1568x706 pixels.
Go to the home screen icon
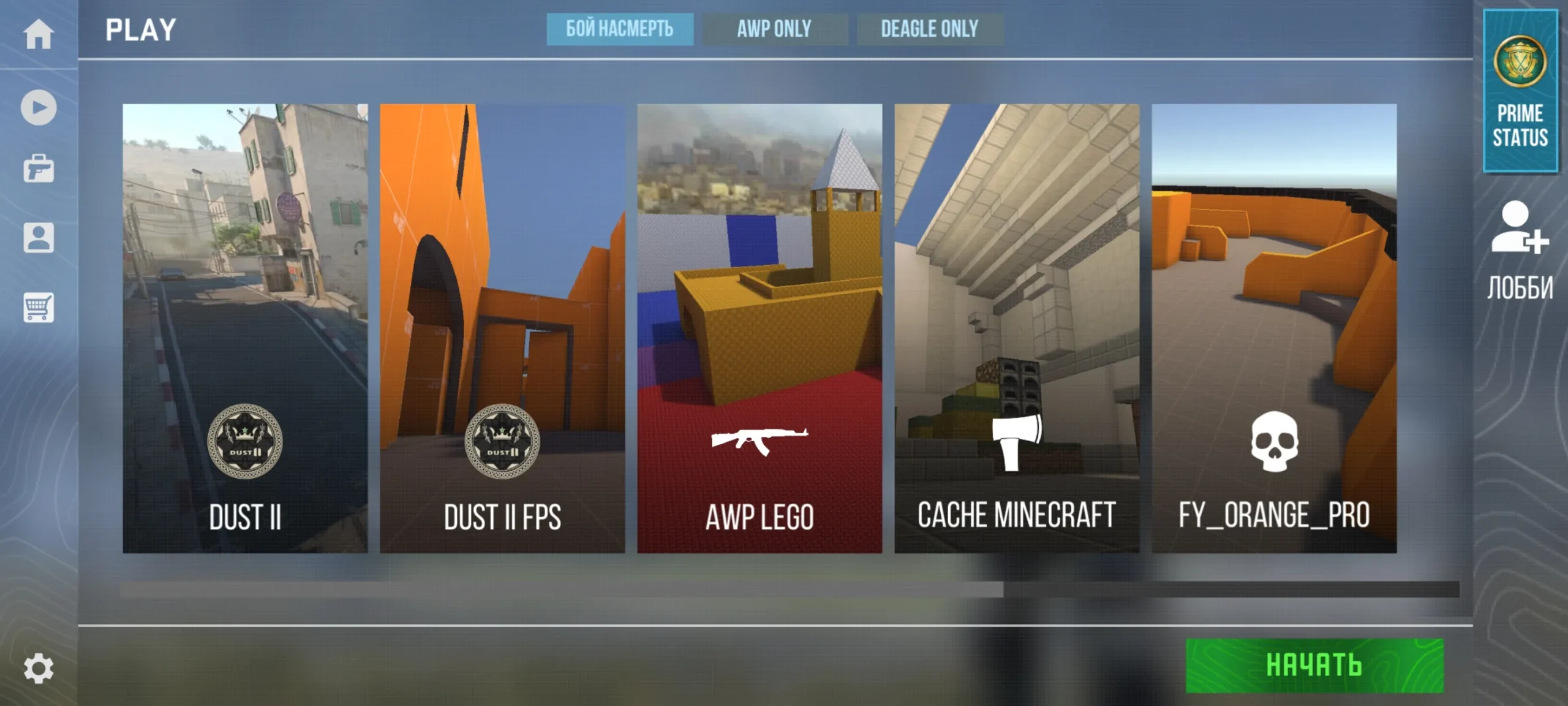click(38, 33)
